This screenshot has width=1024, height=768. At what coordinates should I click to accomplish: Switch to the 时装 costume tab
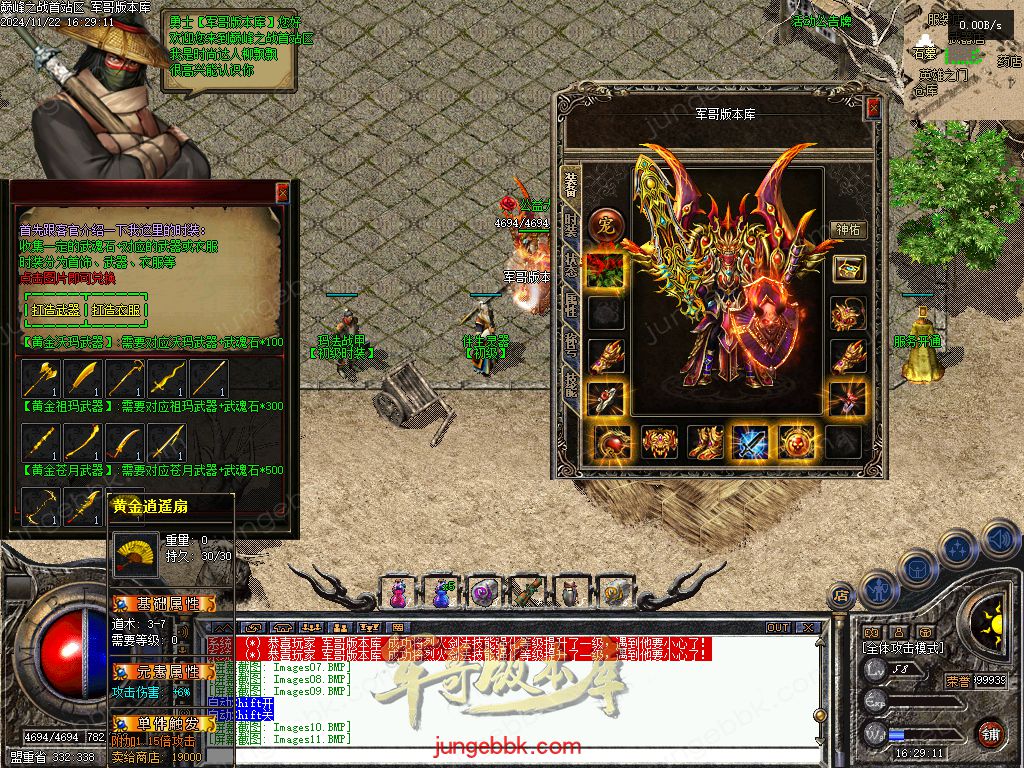click(x=571, y=227)
